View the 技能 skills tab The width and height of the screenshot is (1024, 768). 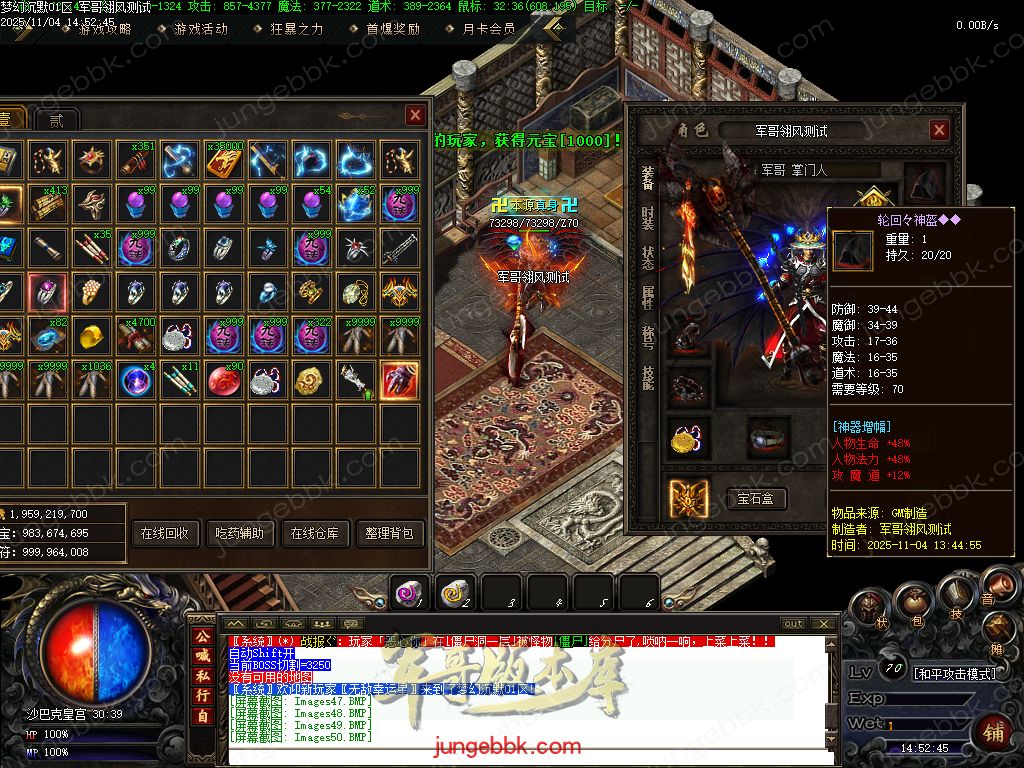[x=647, y=377]
